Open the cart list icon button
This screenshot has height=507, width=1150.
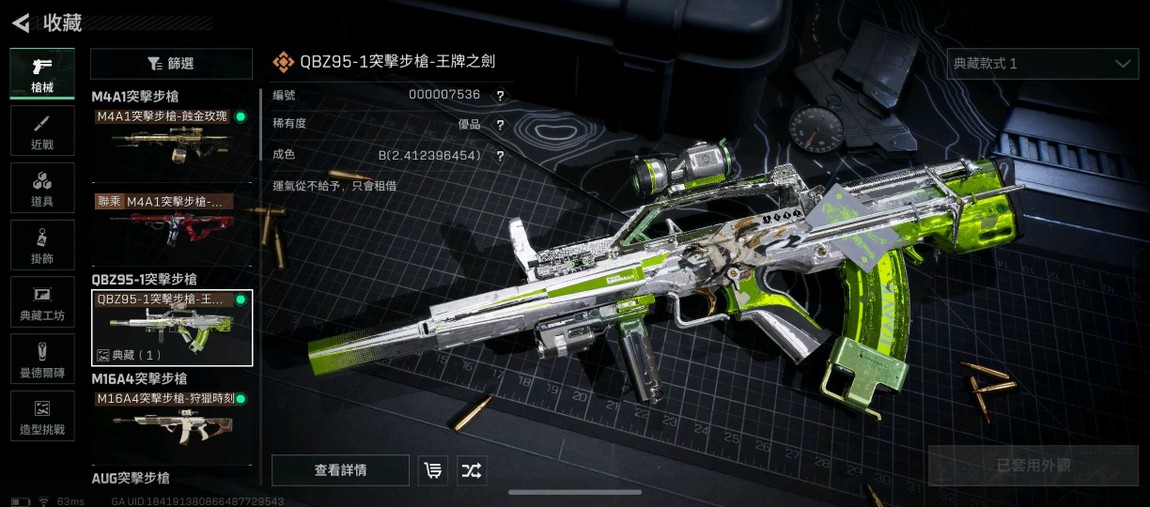coord(433,470)
